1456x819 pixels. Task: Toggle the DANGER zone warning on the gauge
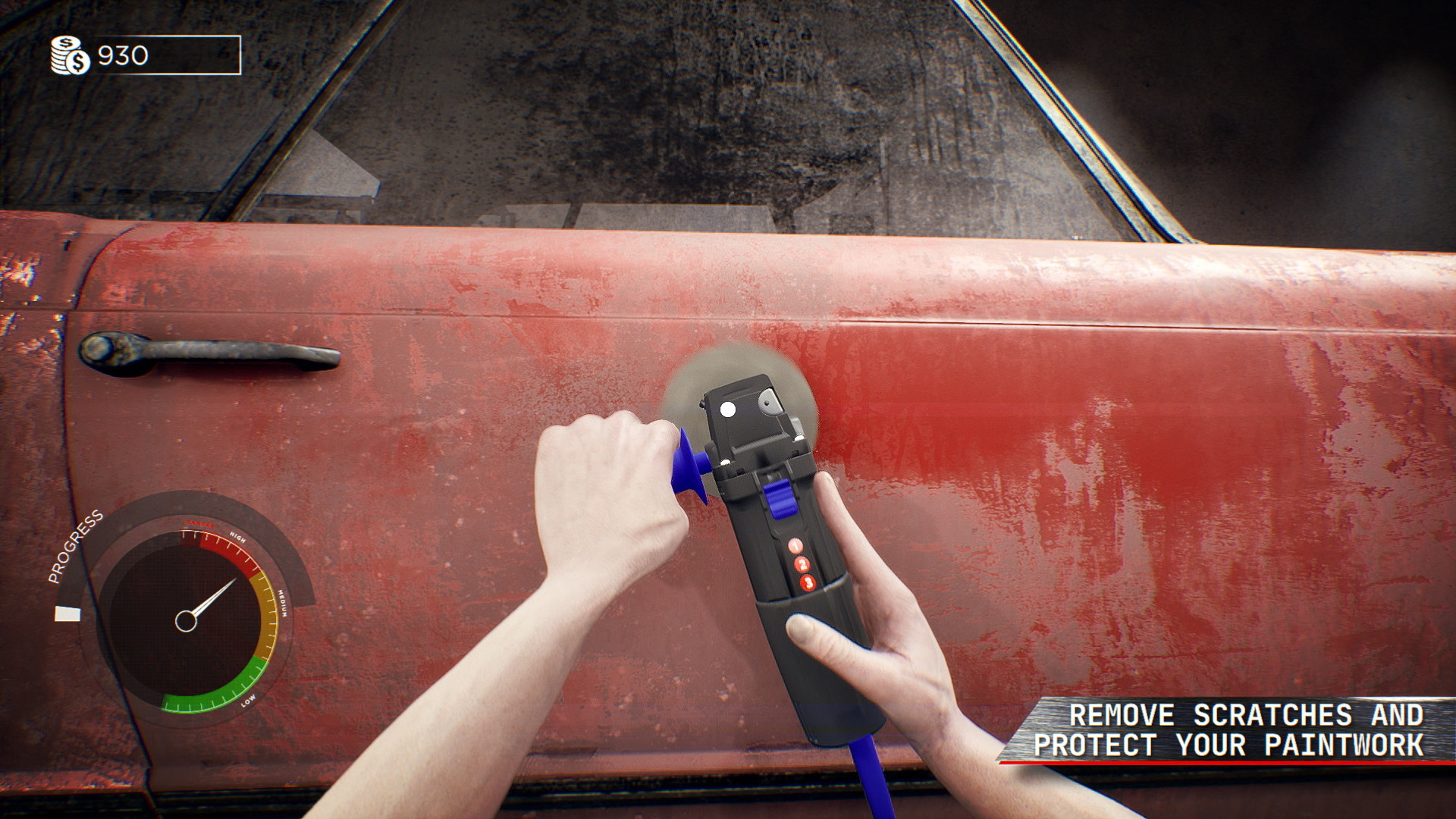pos(199,523)
